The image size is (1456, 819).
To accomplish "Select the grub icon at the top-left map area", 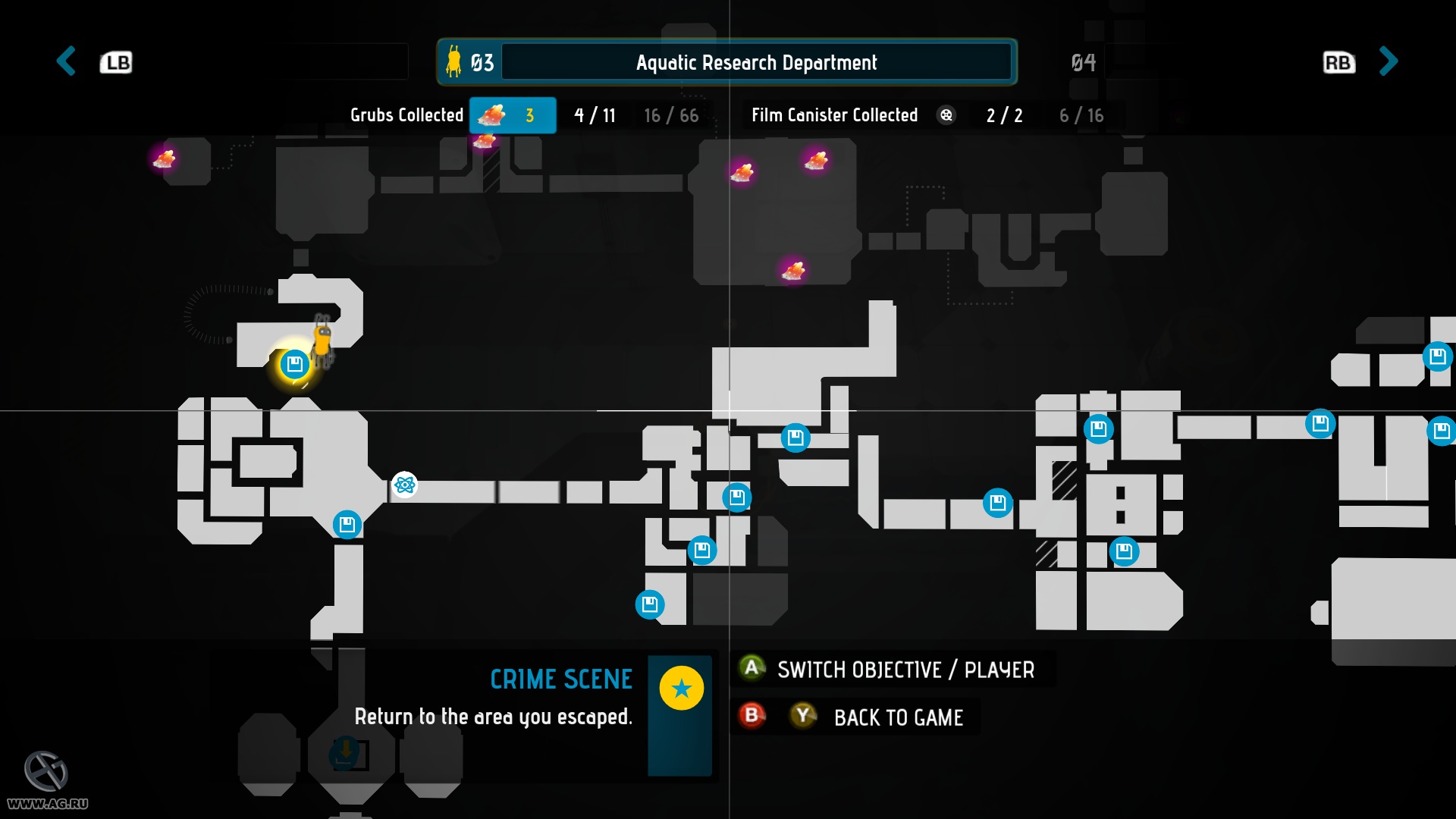I will 165,161.
